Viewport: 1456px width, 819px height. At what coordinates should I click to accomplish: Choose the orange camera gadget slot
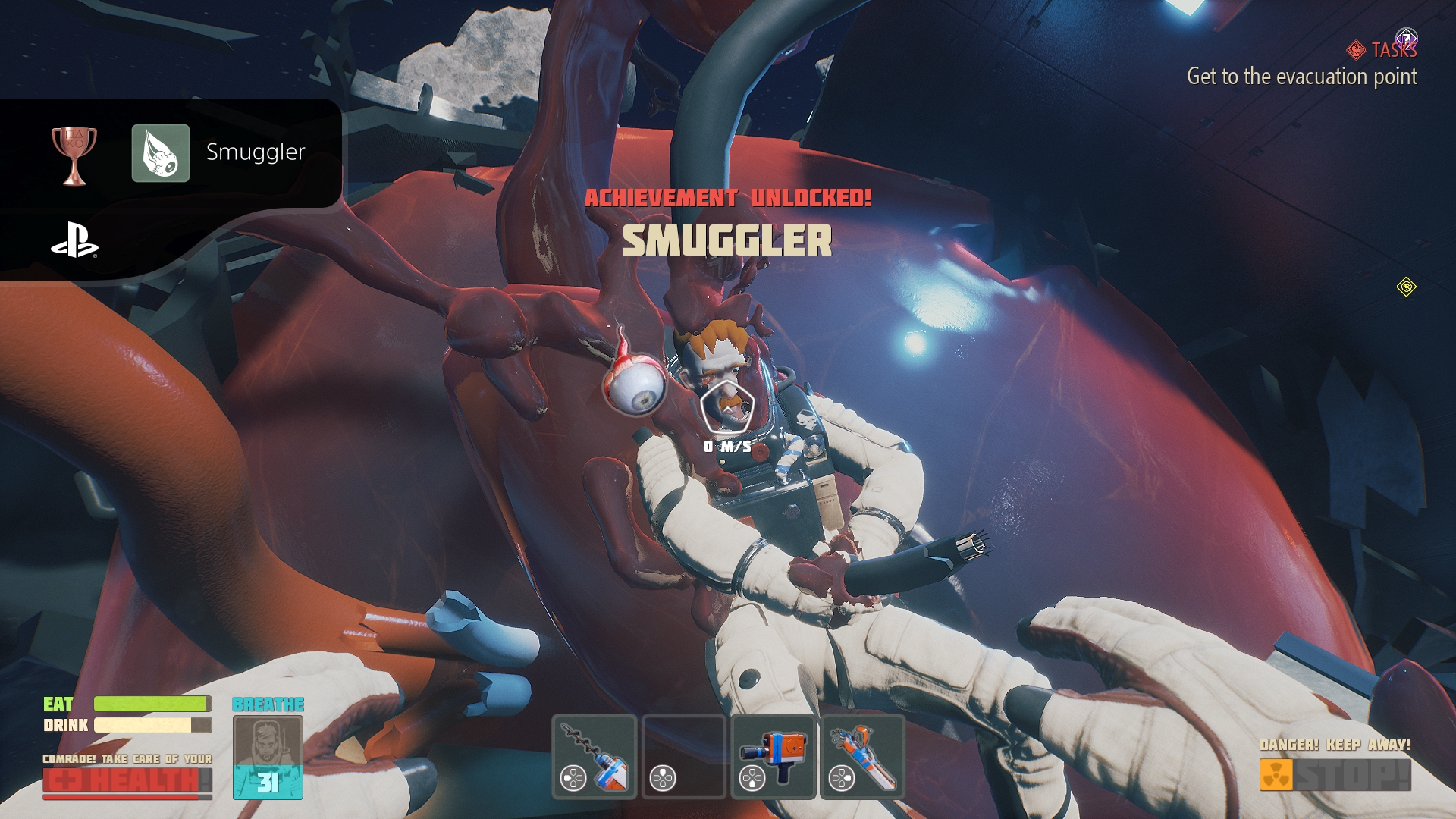coord(773,756)
